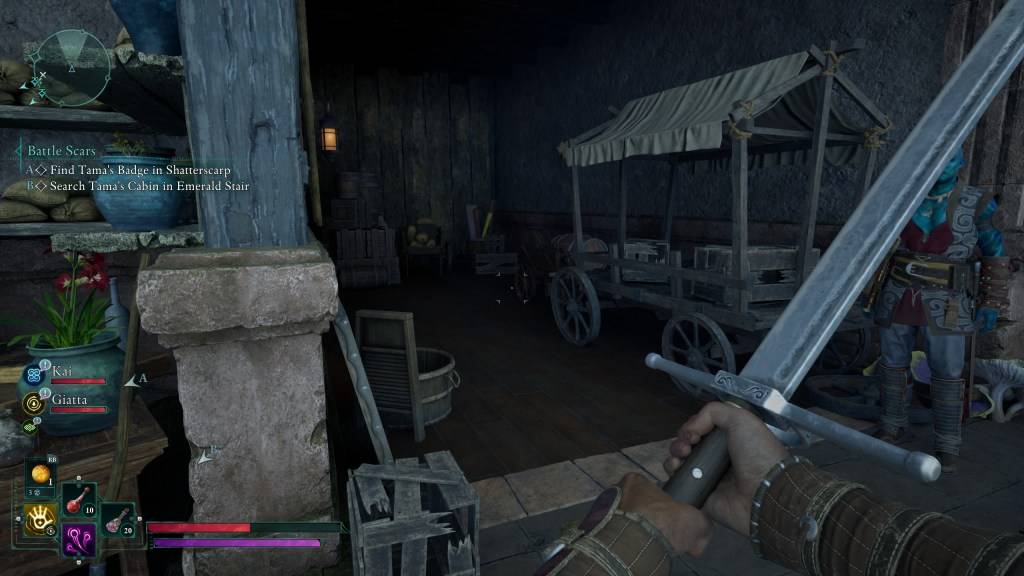The height and width of the screenshot is (576, 1024).
Task: Use the red health potion with count 10
Action: [79, 501]
